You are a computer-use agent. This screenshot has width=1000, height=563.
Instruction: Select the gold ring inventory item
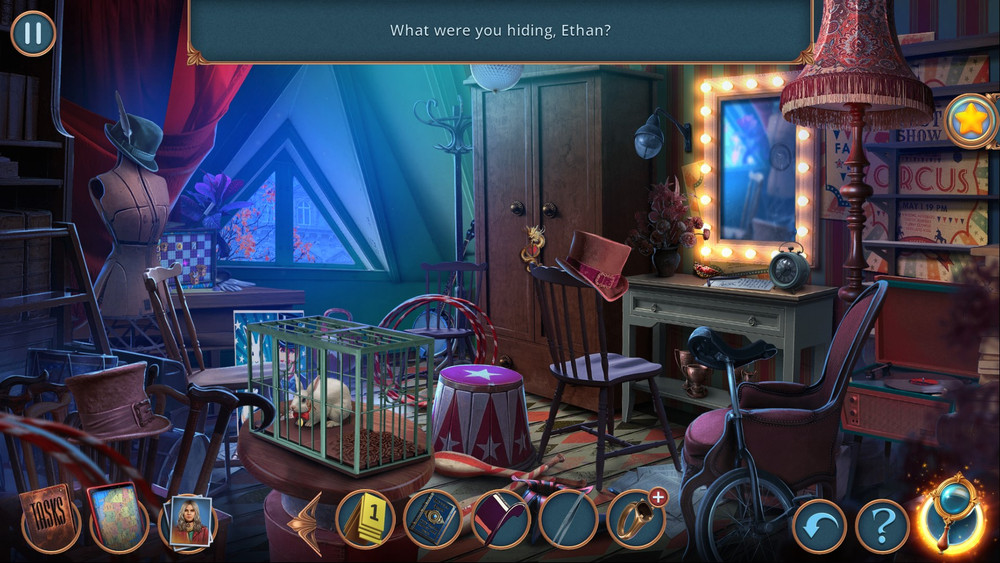(635, 519)
